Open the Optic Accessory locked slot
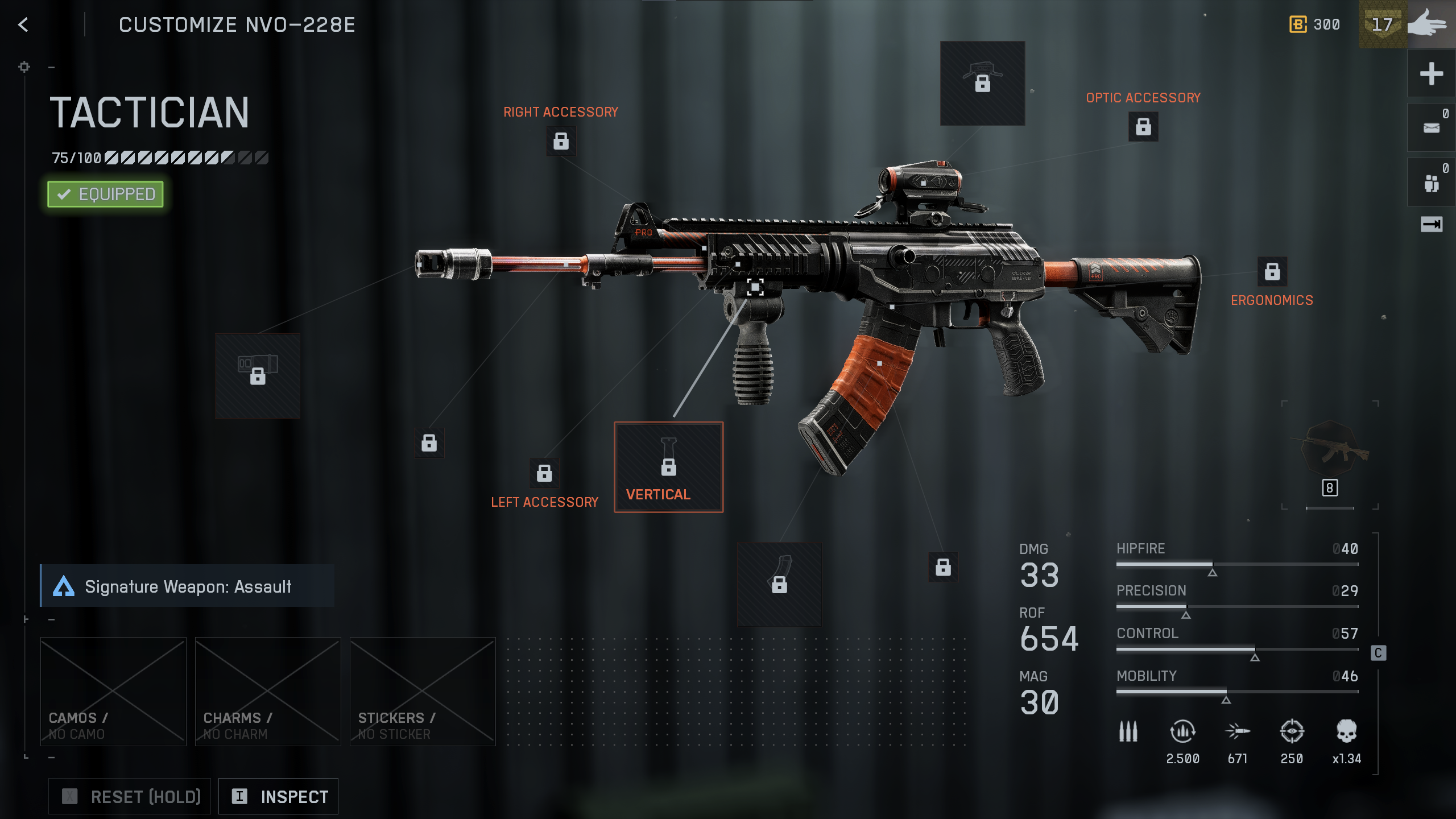The width and height of the screenshot is (1456, 819). click(1143, 126)
